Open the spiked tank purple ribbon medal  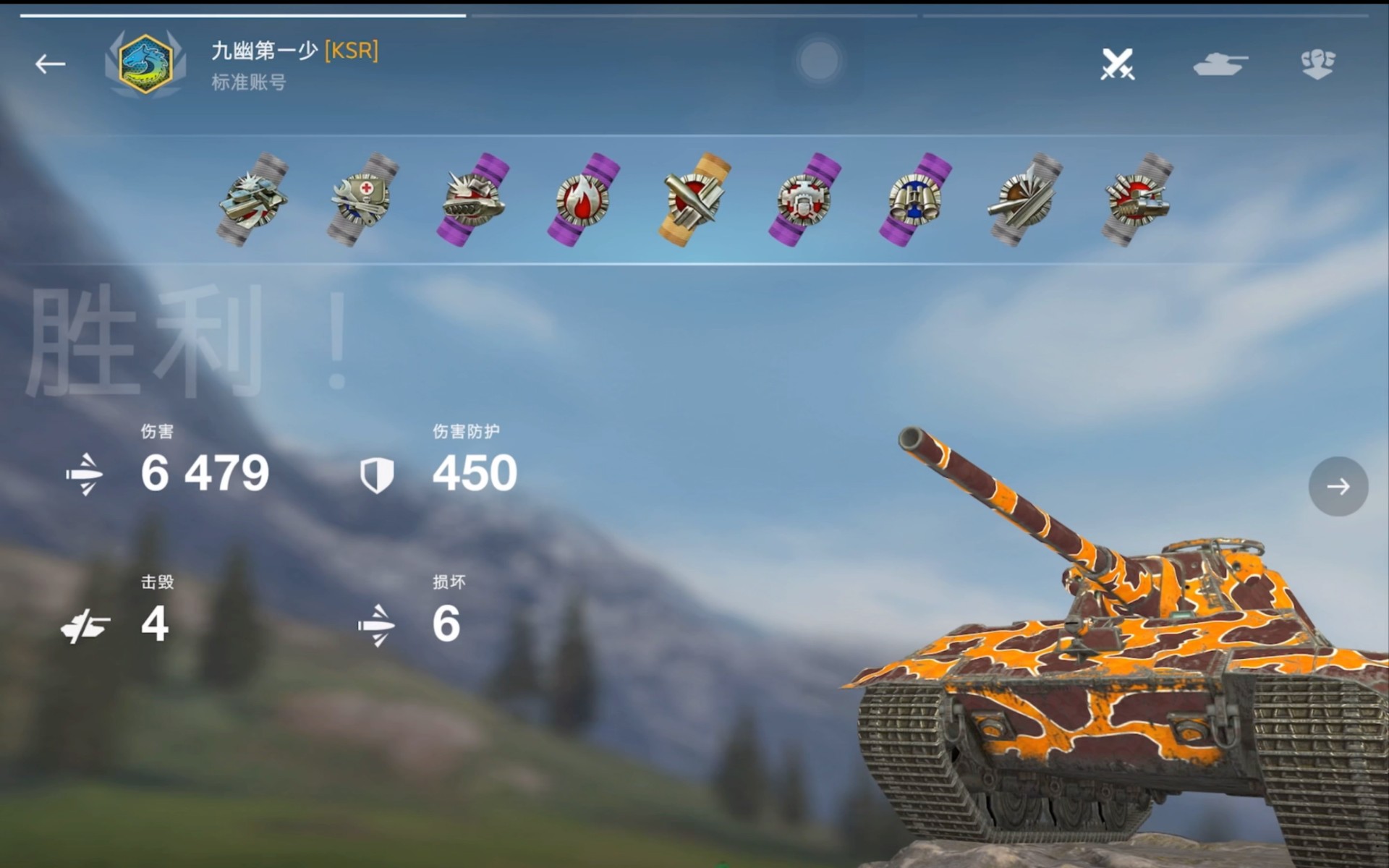[x=473, y=199]
